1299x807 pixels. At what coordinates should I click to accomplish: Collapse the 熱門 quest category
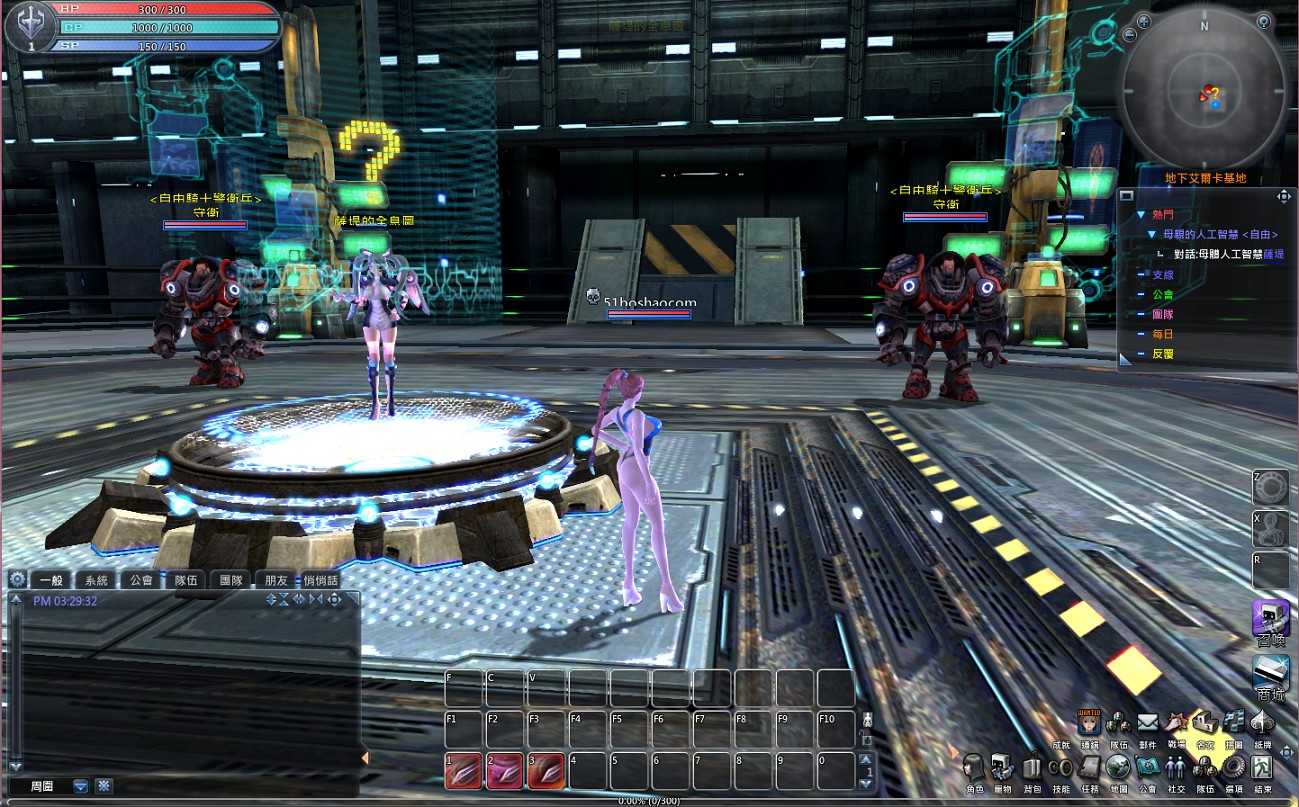1140,215
